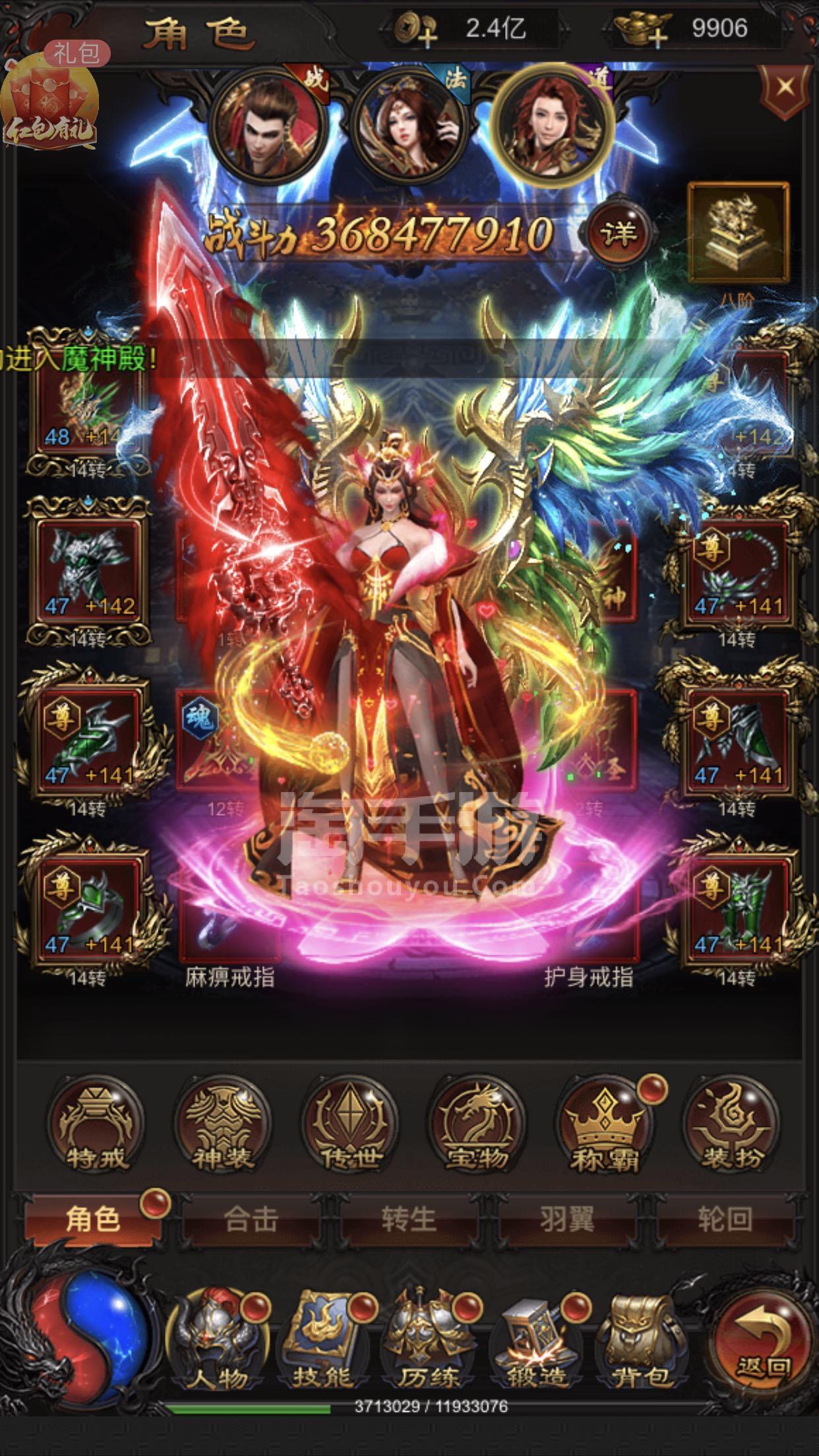Select the mage (法) portrait

click(410, 125)
